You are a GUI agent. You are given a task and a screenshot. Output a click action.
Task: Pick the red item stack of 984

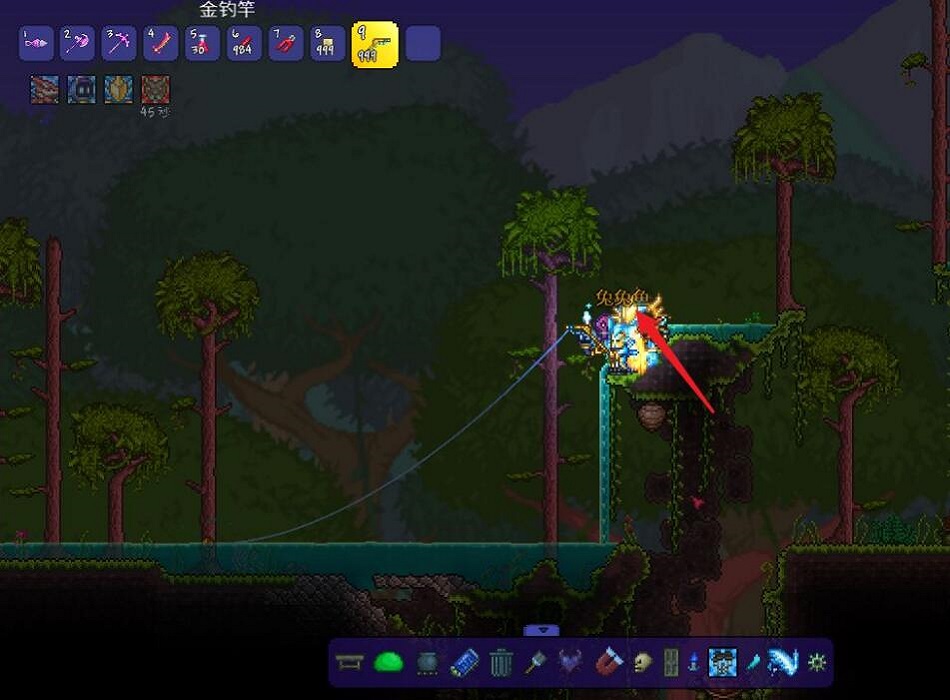pos(244,43)
